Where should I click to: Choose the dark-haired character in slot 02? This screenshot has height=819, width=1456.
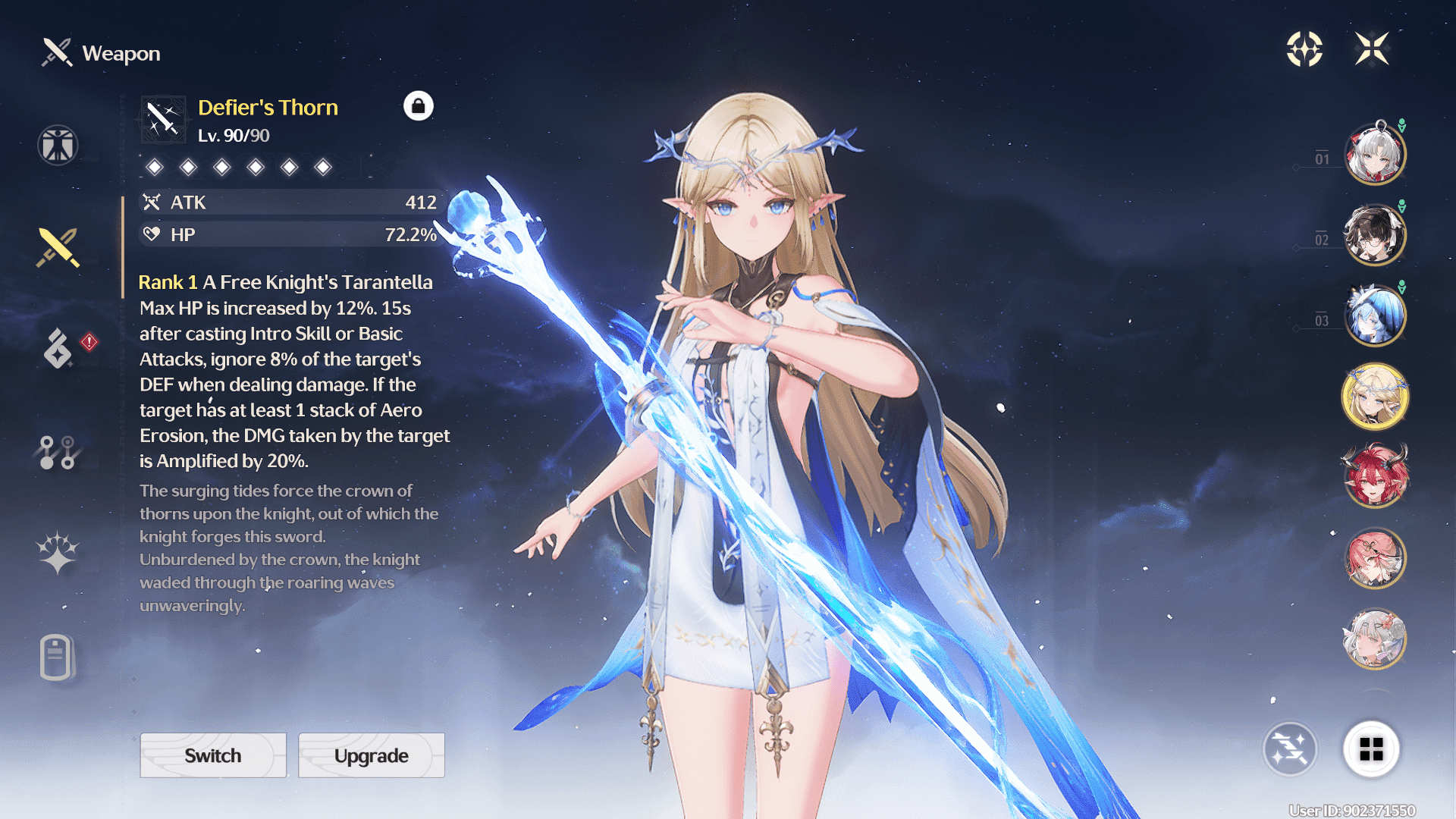[x=1375, y=235]
